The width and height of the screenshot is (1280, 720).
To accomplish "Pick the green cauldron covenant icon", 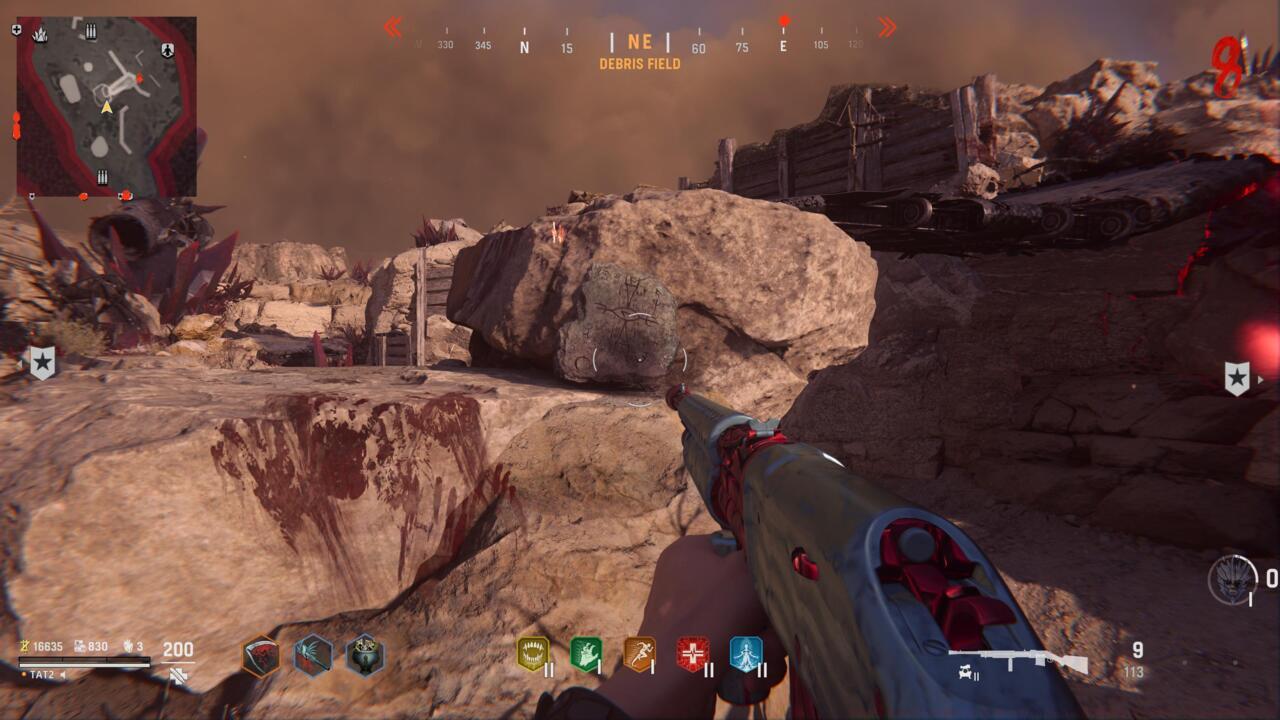I will tap(365, 656).
